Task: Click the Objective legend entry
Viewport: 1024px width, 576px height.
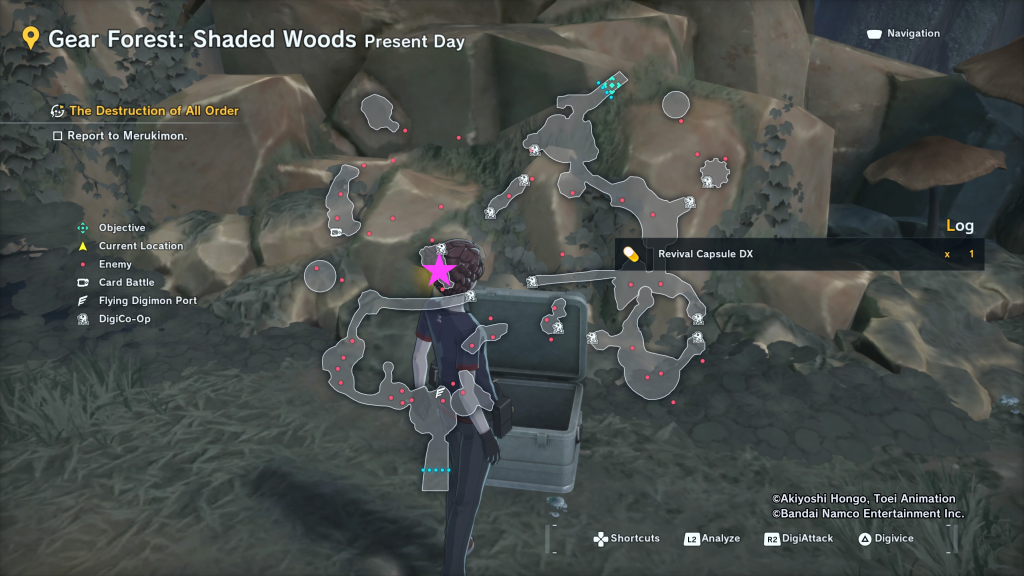Action: point(121,228)
